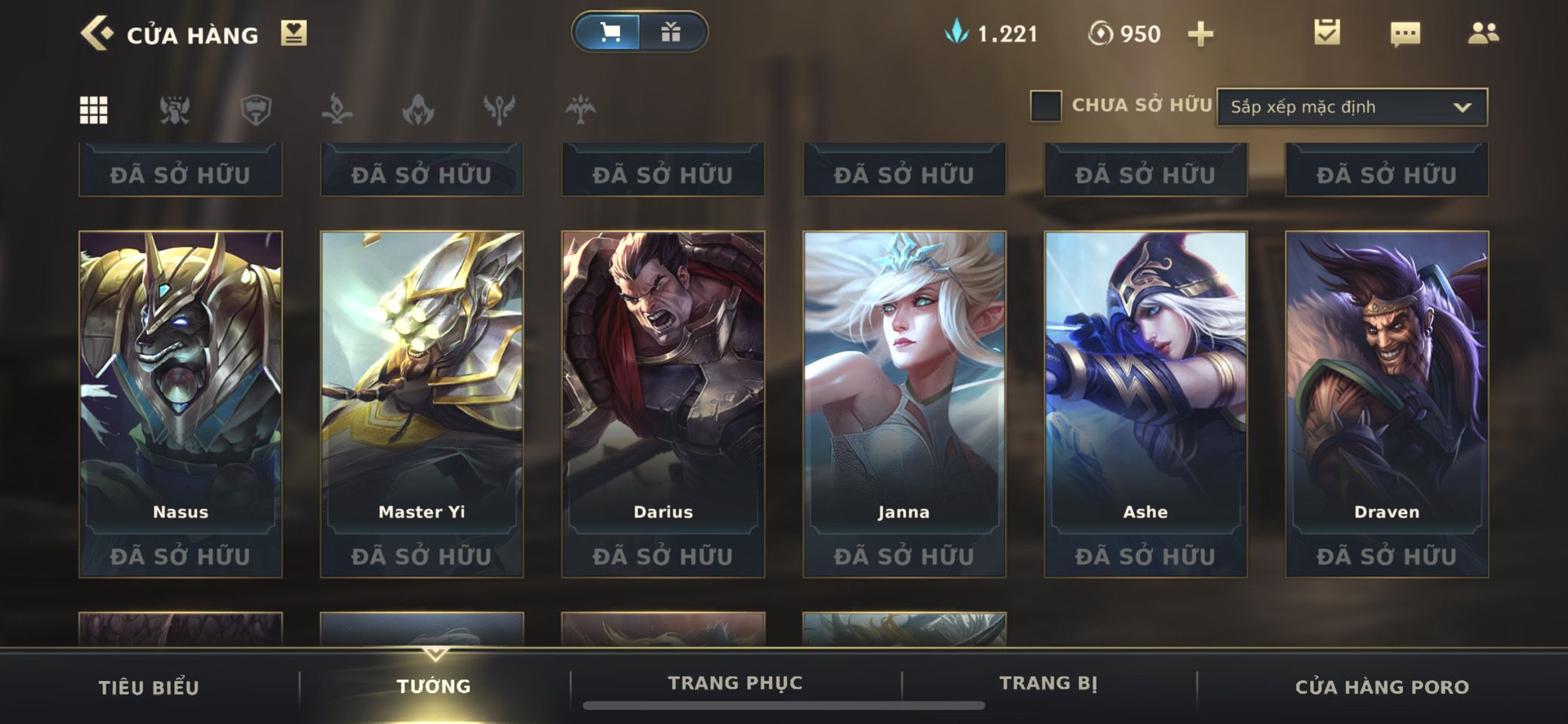Open the Trang Phục tab

(735, 683)
